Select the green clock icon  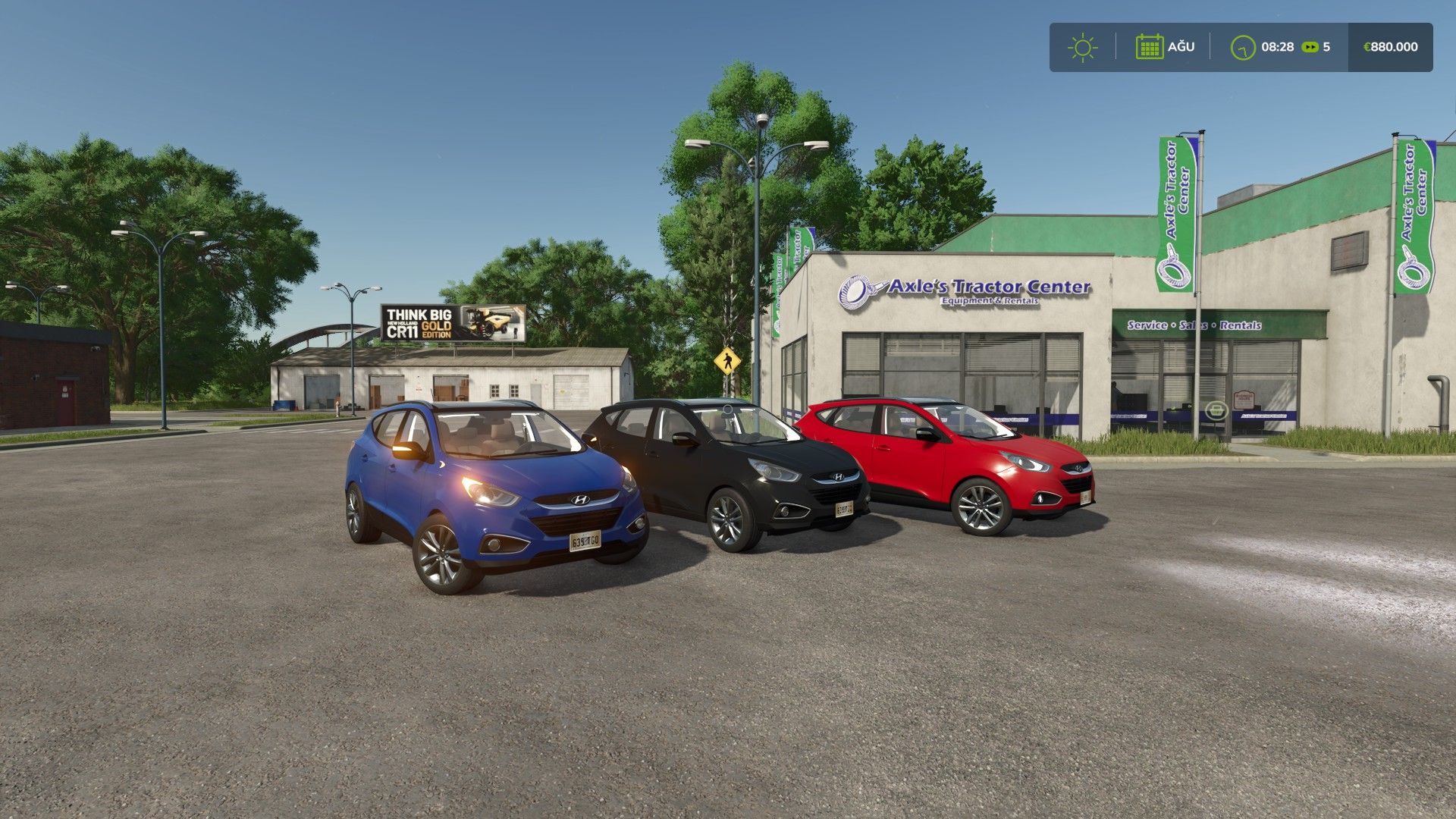click(1243, 47)
